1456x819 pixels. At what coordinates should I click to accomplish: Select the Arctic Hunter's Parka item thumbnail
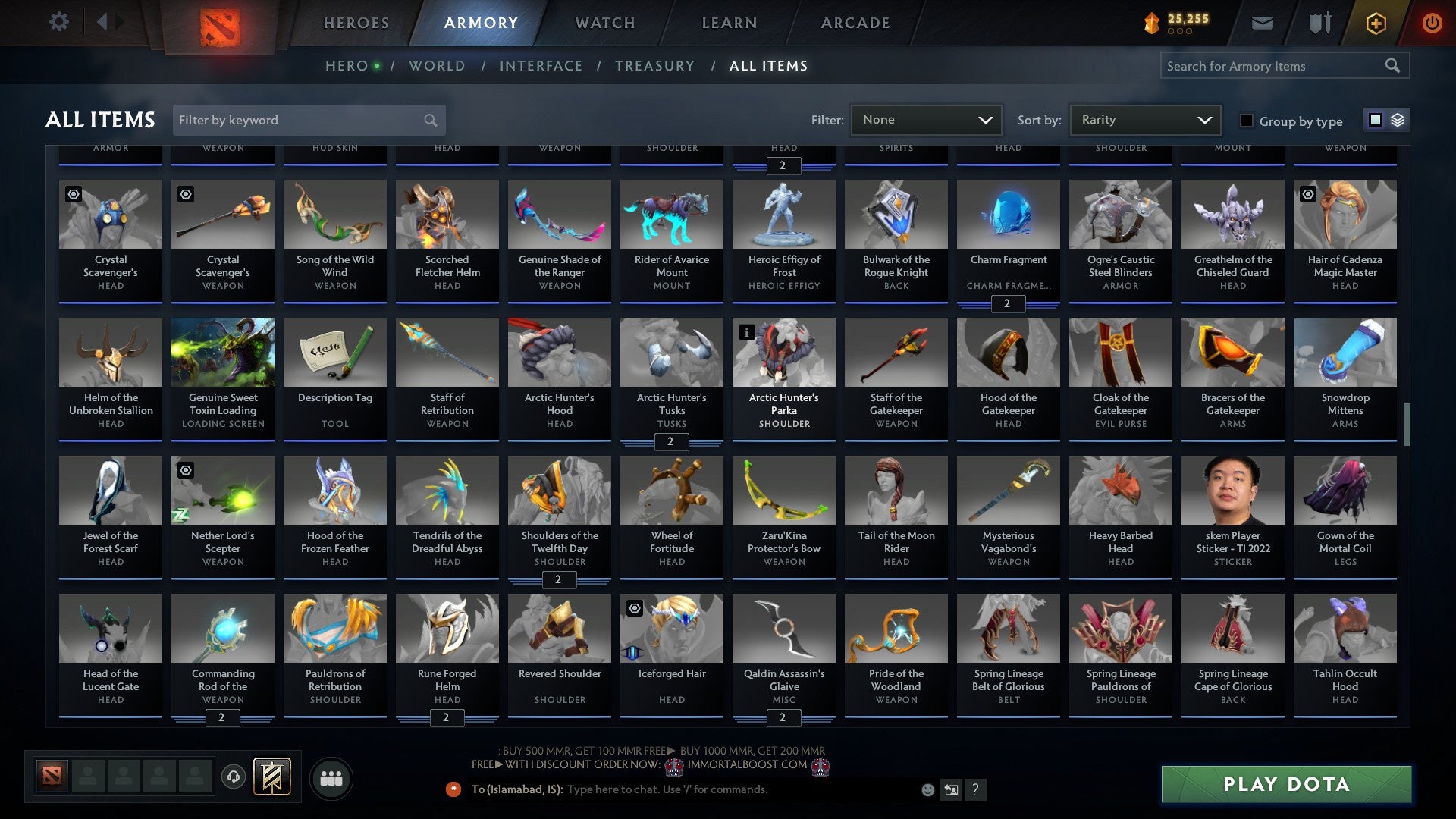(x=783, y=352)
